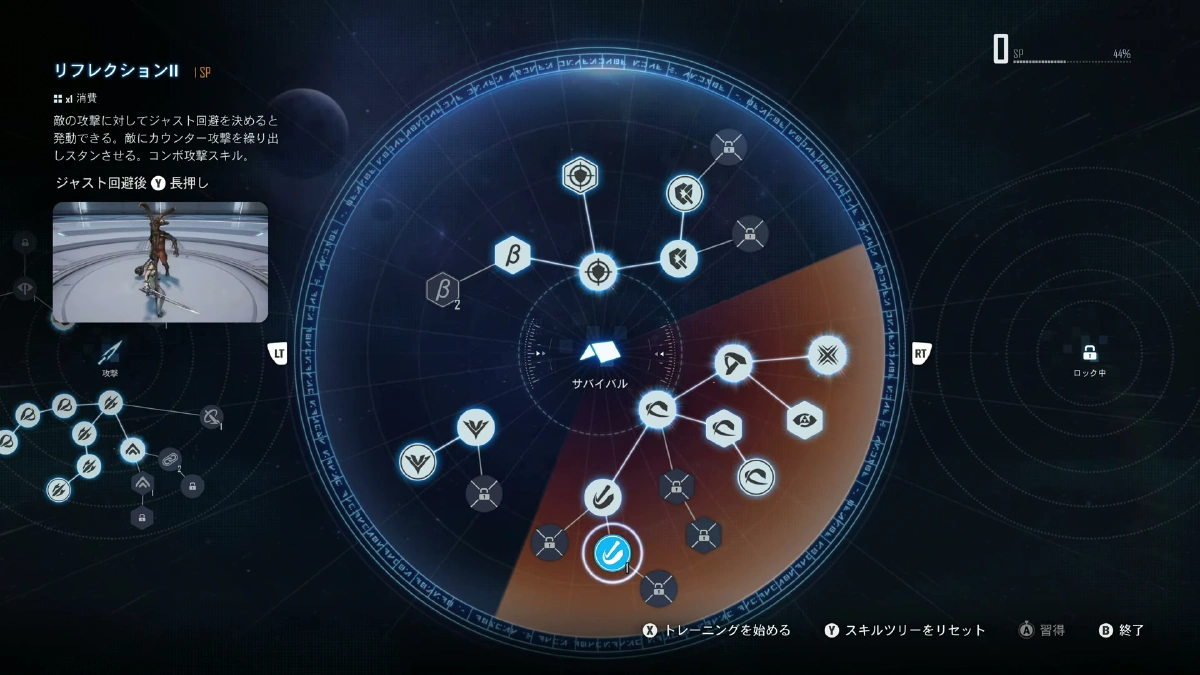Click the circular crosshair skill node
This screenshot has height=675, width=1200.
tap(598, 270)
